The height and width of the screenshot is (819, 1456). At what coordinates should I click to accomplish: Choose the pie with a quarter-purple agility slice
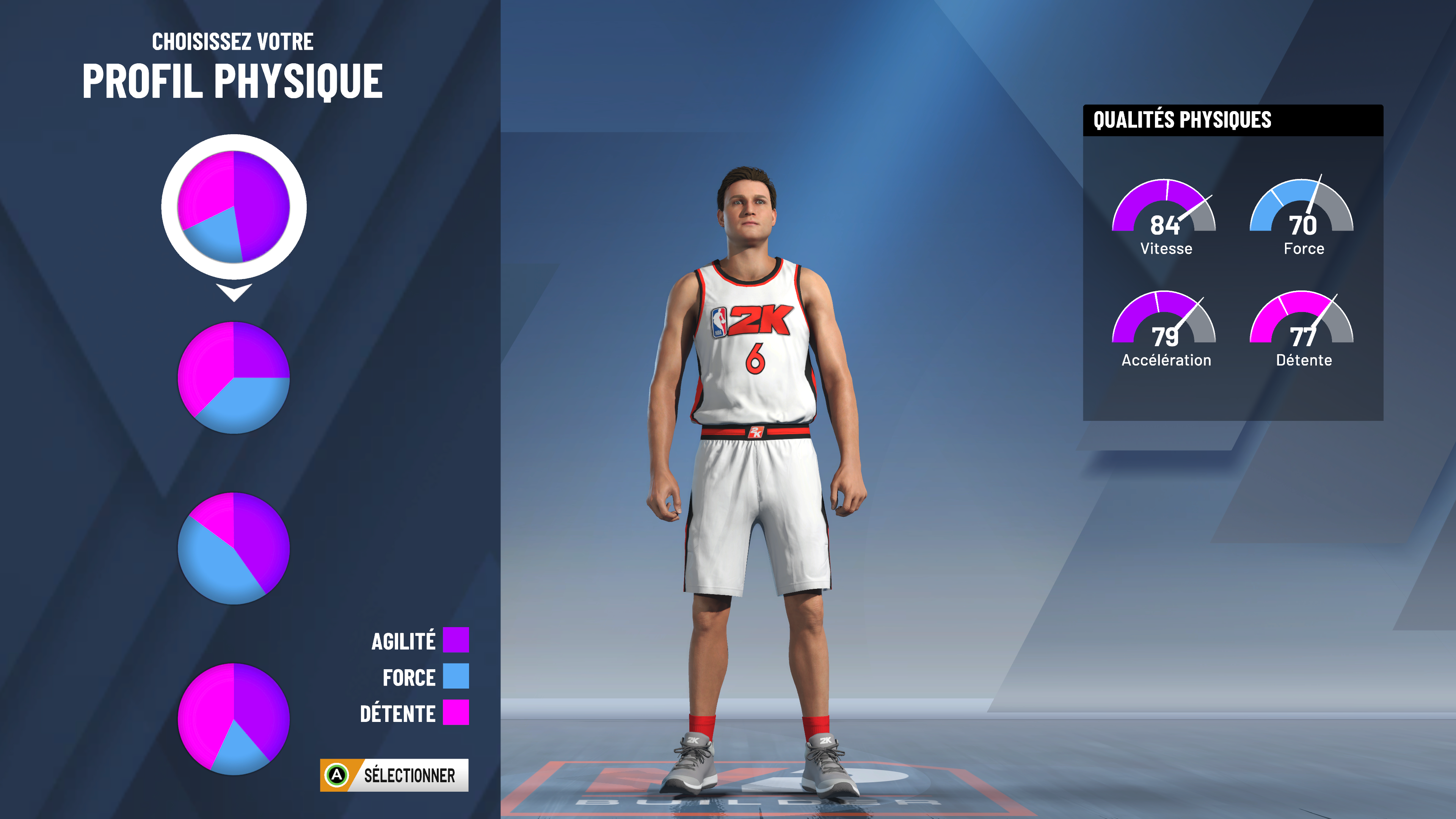coord(234,378)
